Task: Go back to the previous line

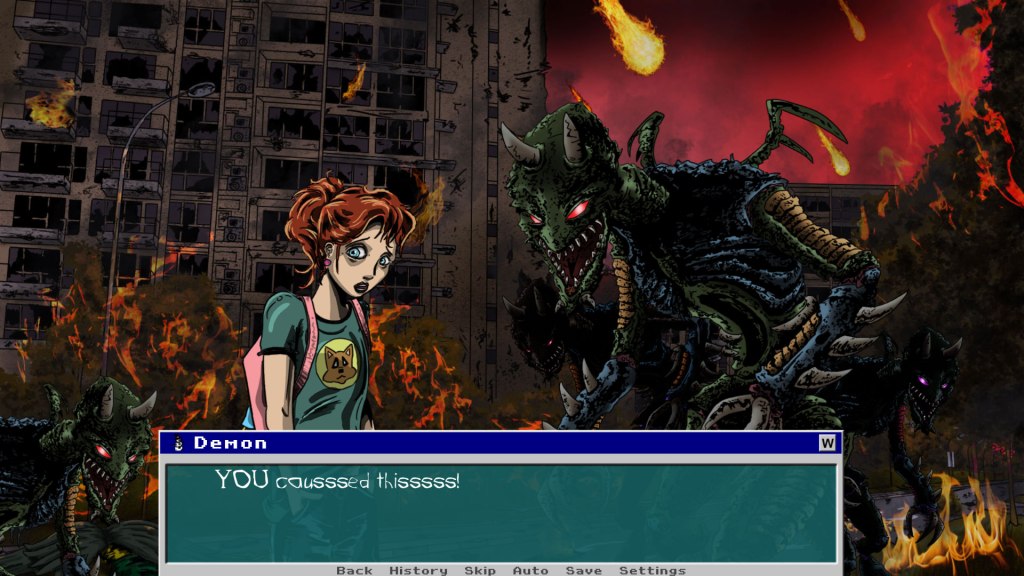Action: pos(354,570)
